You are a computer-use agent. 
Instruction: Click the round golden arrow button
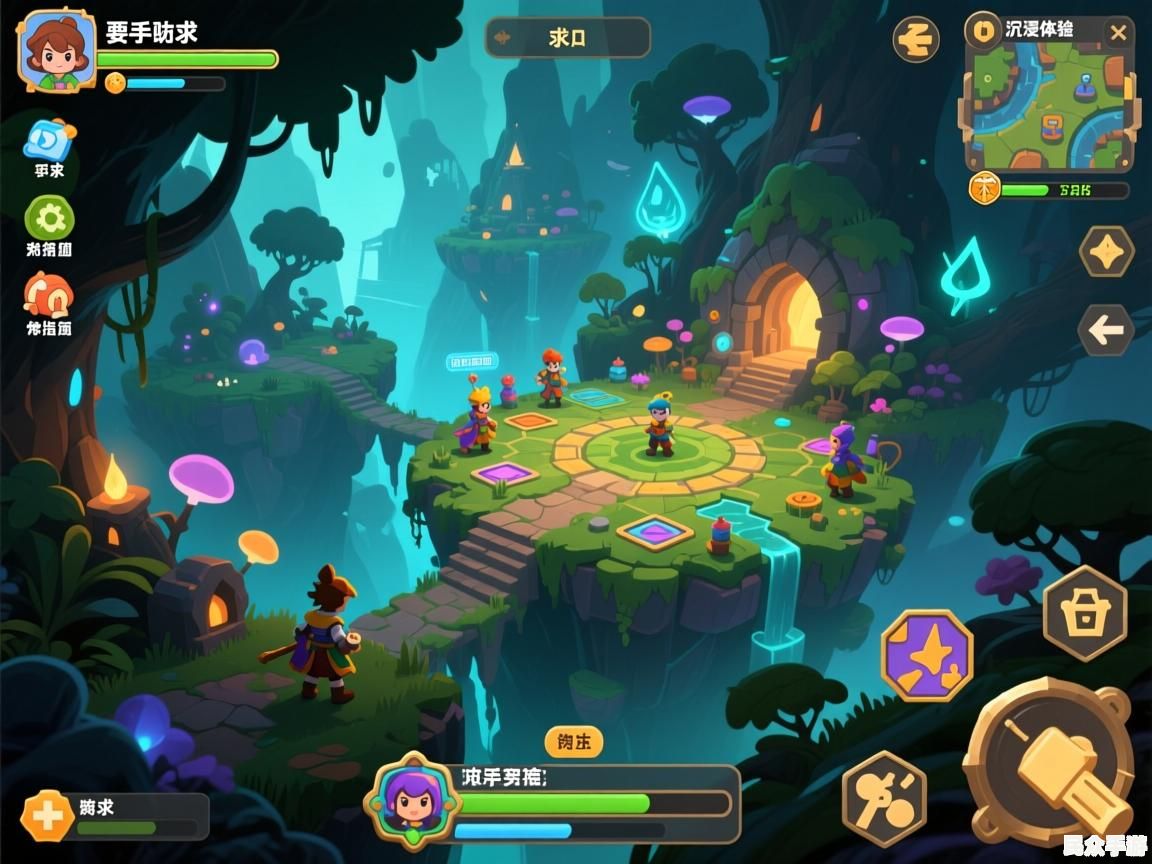point(915,40)
